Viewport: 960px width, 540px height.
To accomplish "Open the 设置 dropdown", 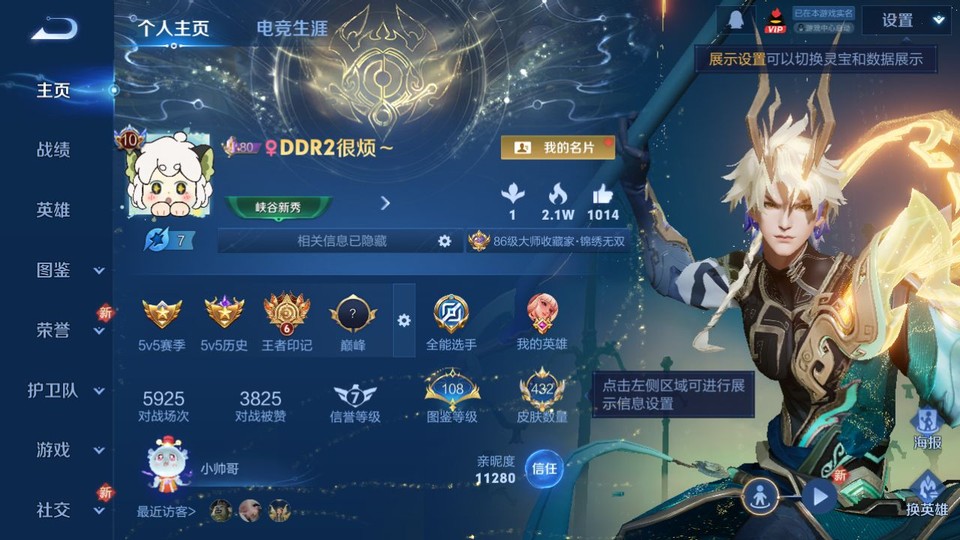I will click(905, 20).
